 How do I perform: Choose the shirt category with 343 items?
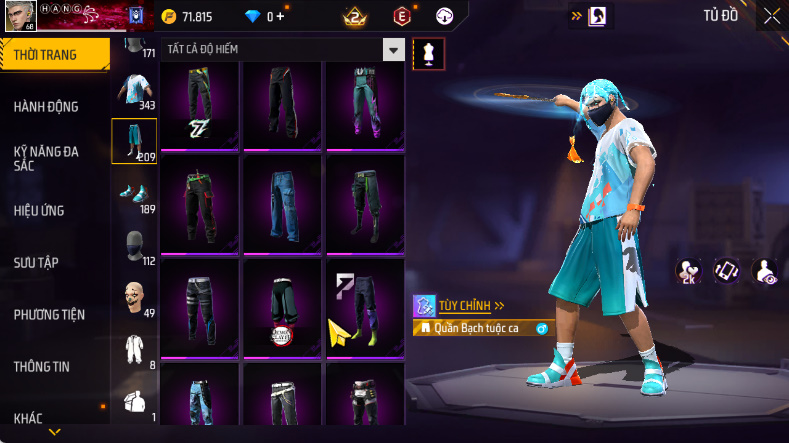(x=133, y=90)
